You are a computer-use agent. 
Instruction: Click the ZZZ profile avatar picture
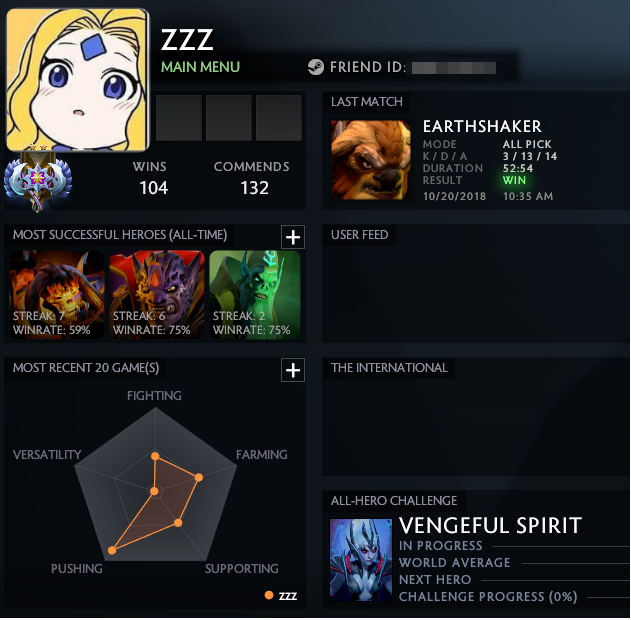click(77, 80)
